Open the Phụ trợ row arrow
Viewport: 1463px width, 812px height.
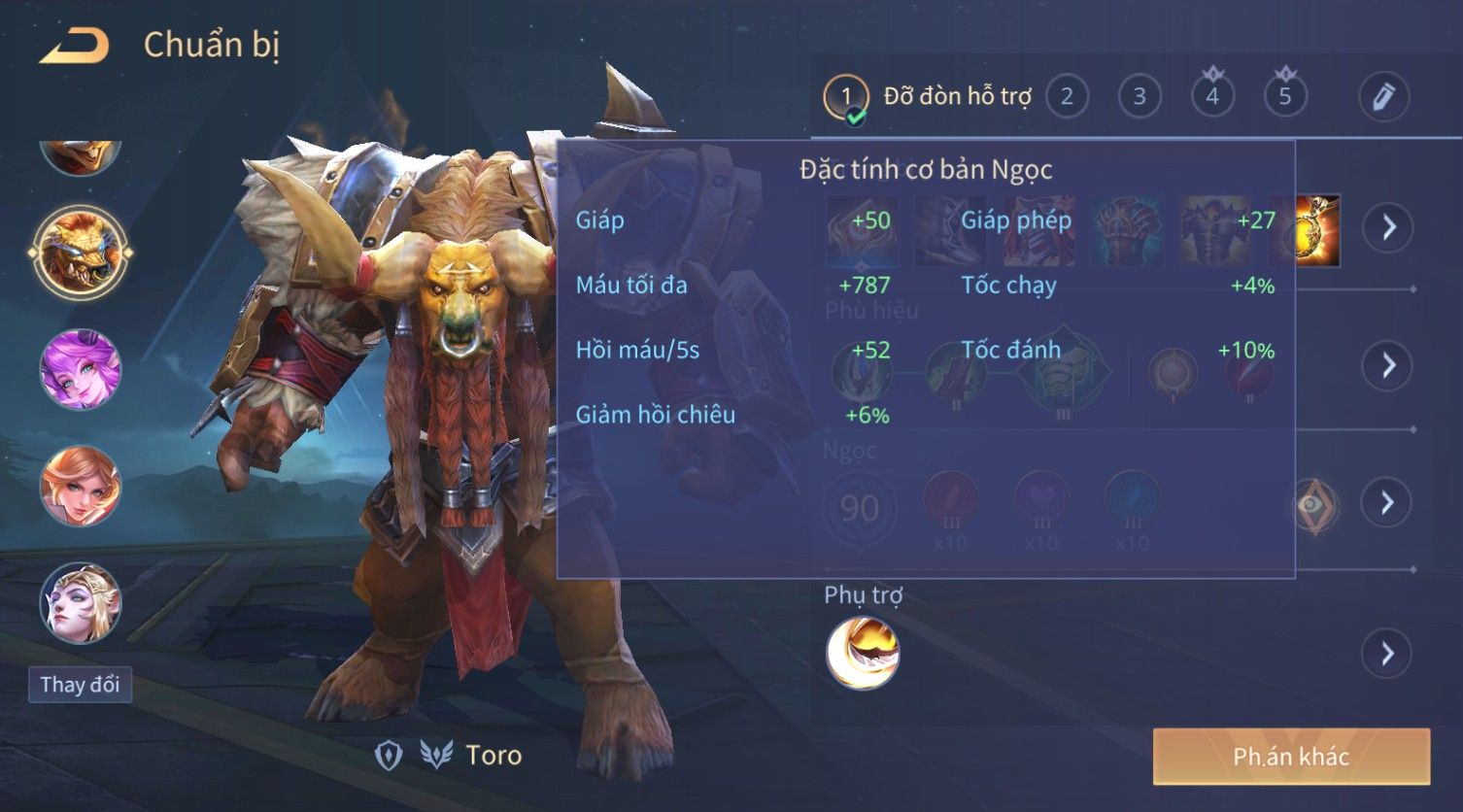(x=1388, y=653)
